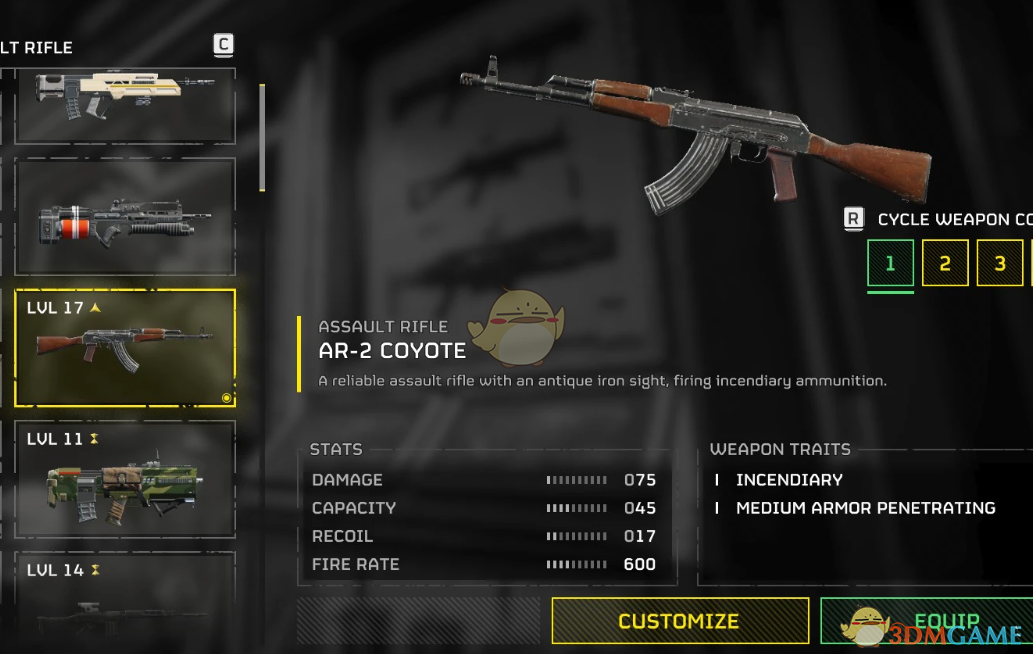
Task: Pick the level 11 green camo rifle
Action: click(125, 480)
